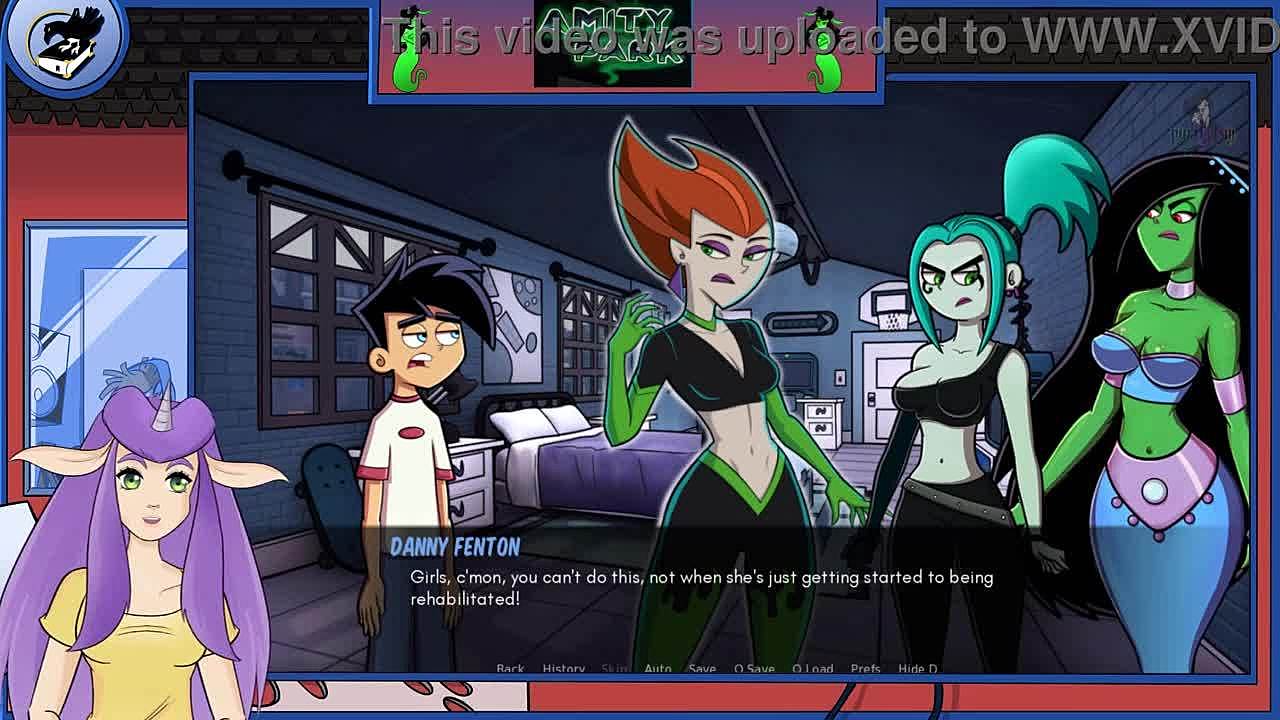Hide the dialogue box with Hide D
This screenshot has height=720, width=1280.
[x=917, y=668]
